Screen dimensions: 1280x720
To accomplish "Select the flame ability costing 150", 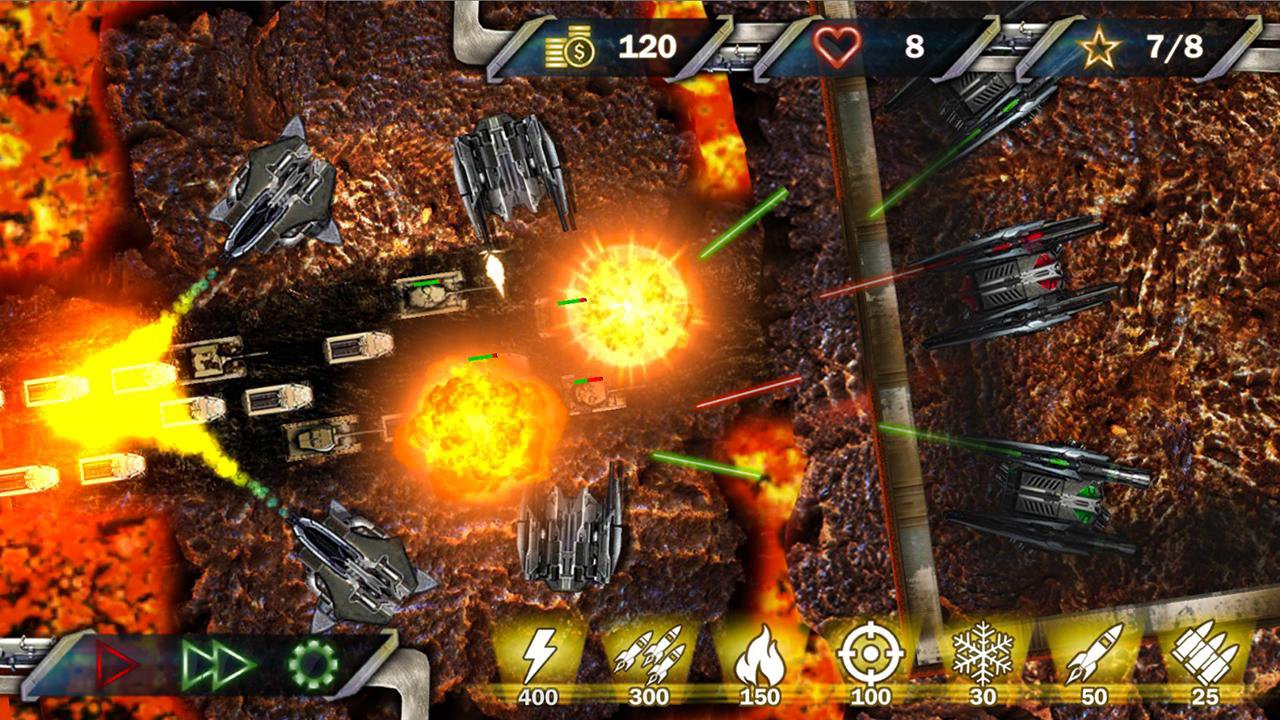I will coord(760,657).
